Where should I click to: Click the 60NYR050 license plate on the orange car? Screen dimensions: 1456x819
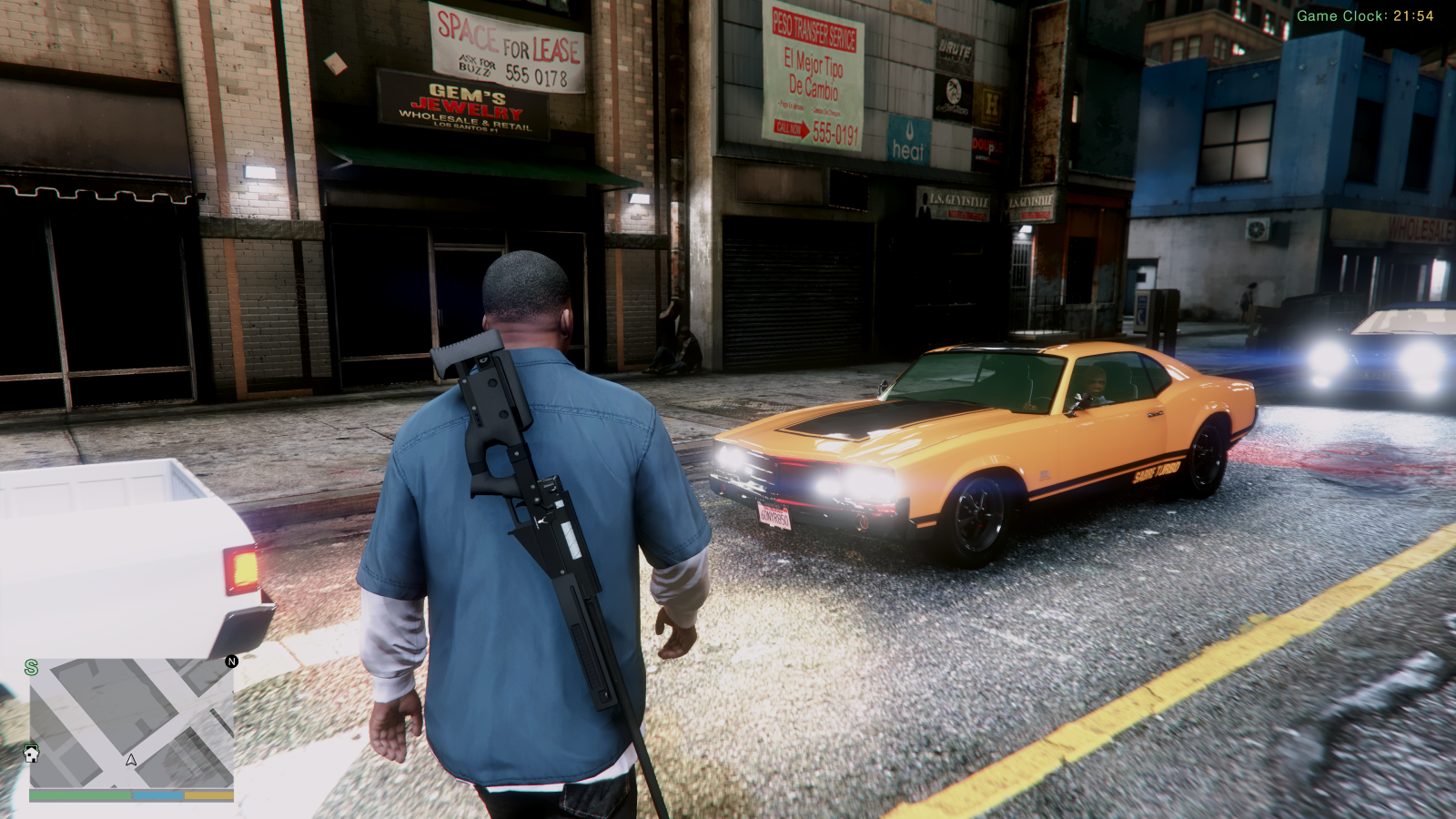click(x=774, y=514)
